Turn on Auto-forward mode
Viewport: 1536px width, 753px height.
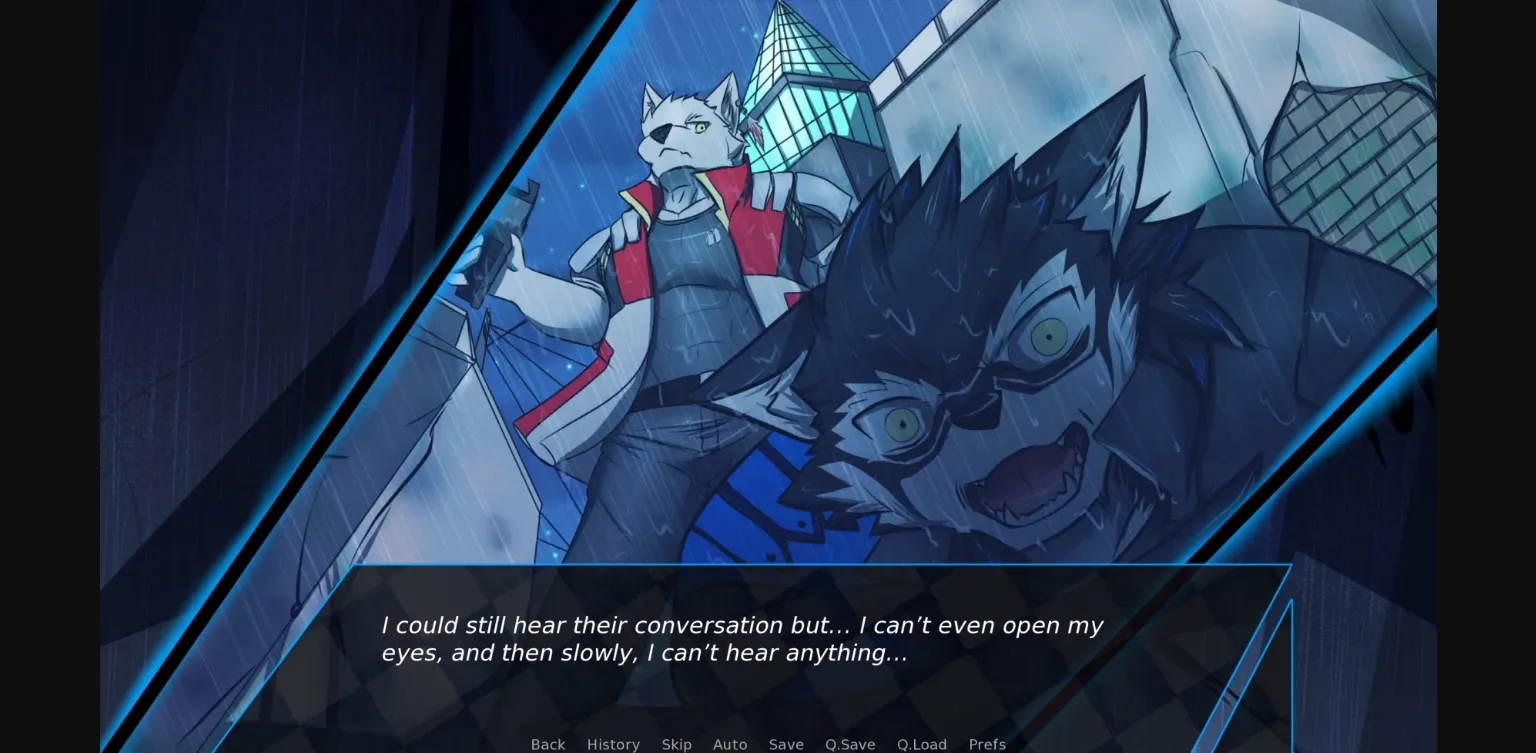point(730,744)
